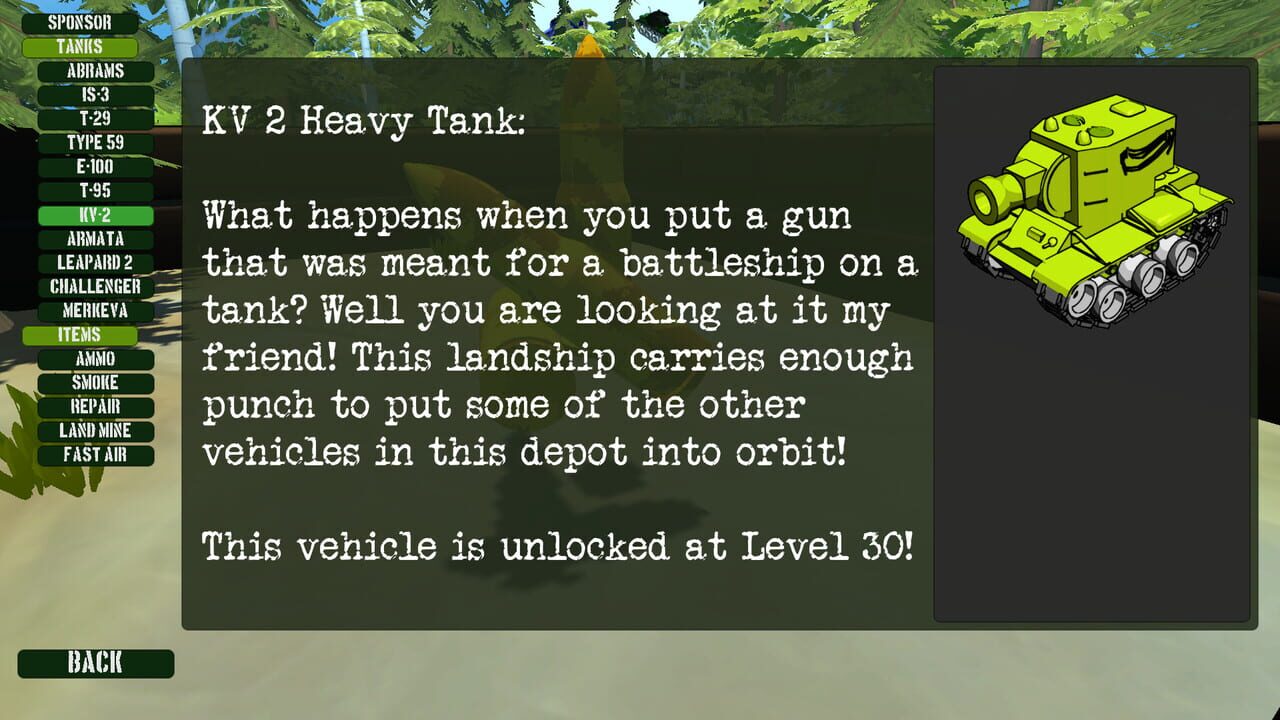Screen dimensions: 1280x720
Task: Open the SMOKE item details
Action: click(95, 382)
